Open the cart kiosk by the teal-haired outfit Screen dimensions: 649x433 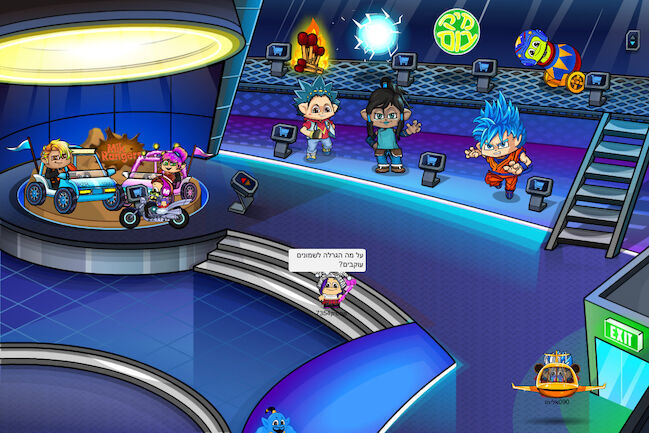285,135
